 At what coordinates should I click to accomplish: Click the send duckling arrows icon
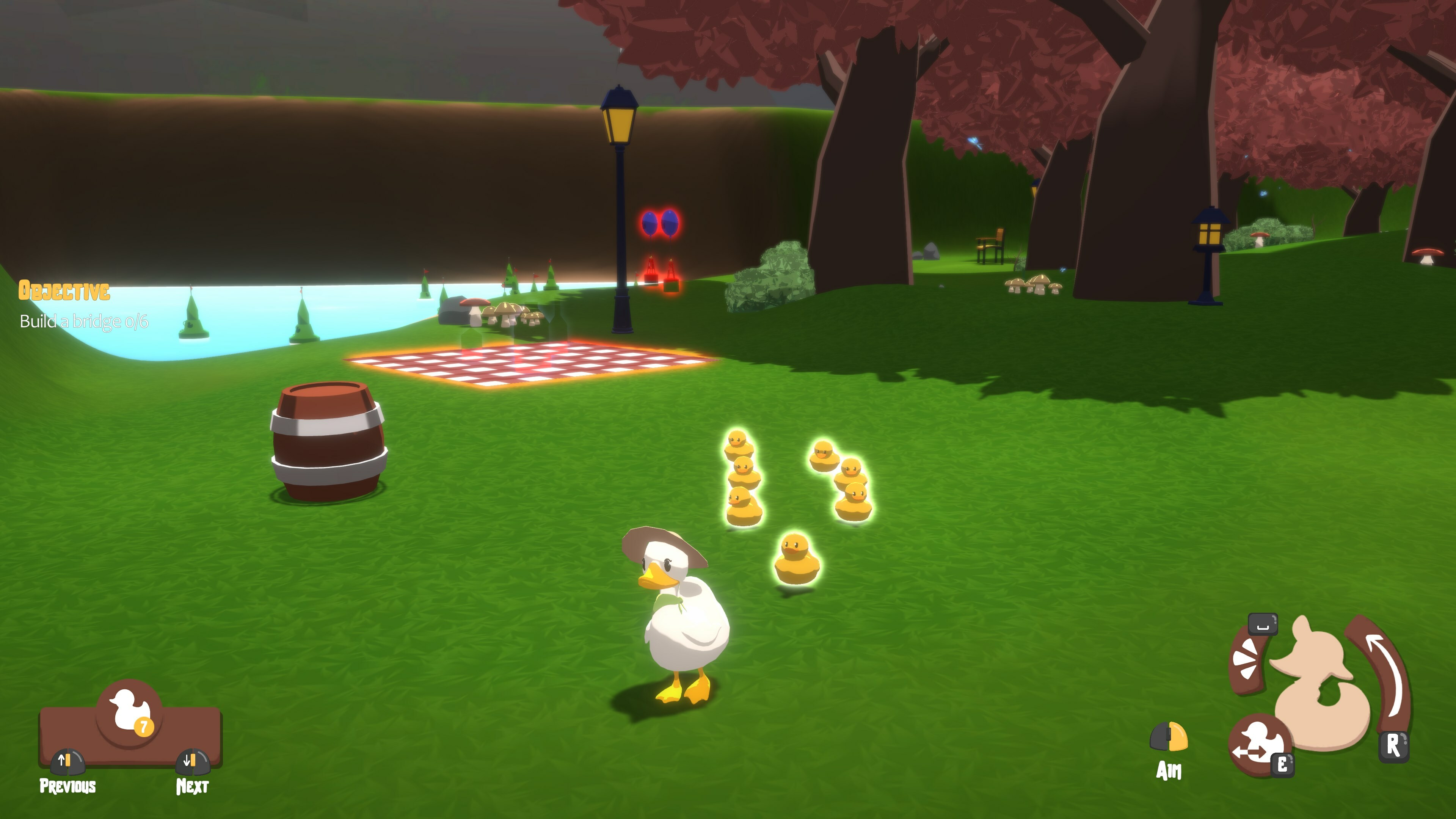[x=1257, y=744]
